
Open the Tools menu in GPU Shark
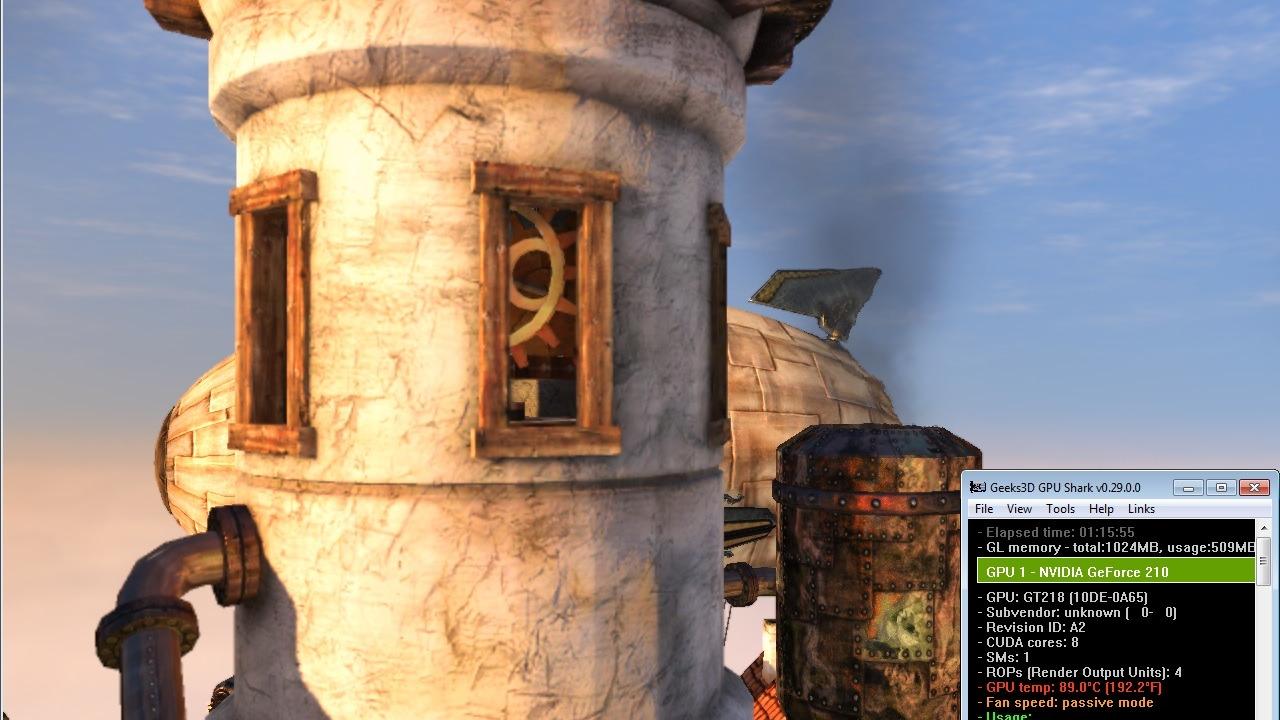pos(1060,509)
